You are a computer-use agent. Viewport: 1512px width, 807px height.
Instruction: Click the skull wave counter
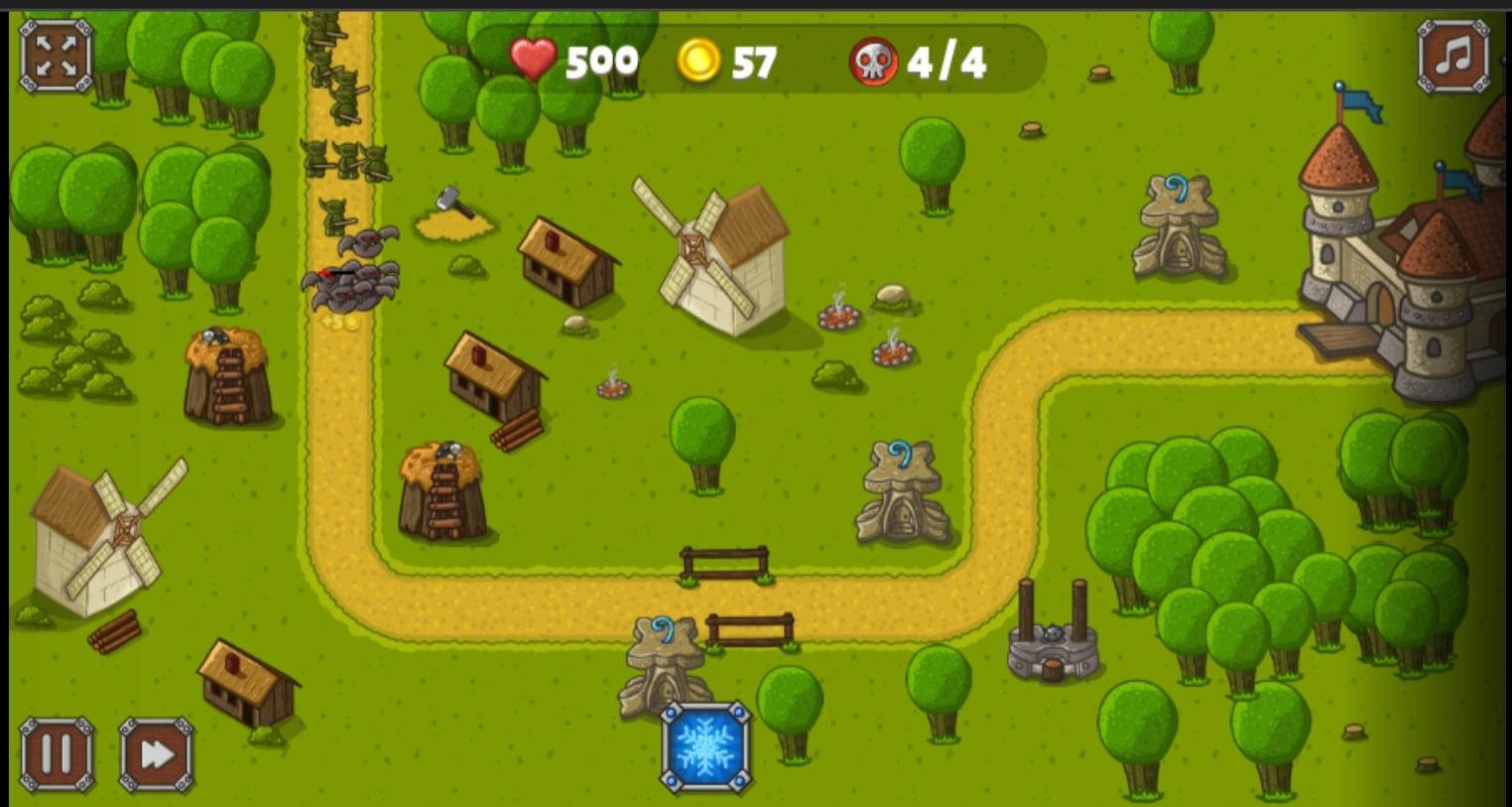[874, 62]
